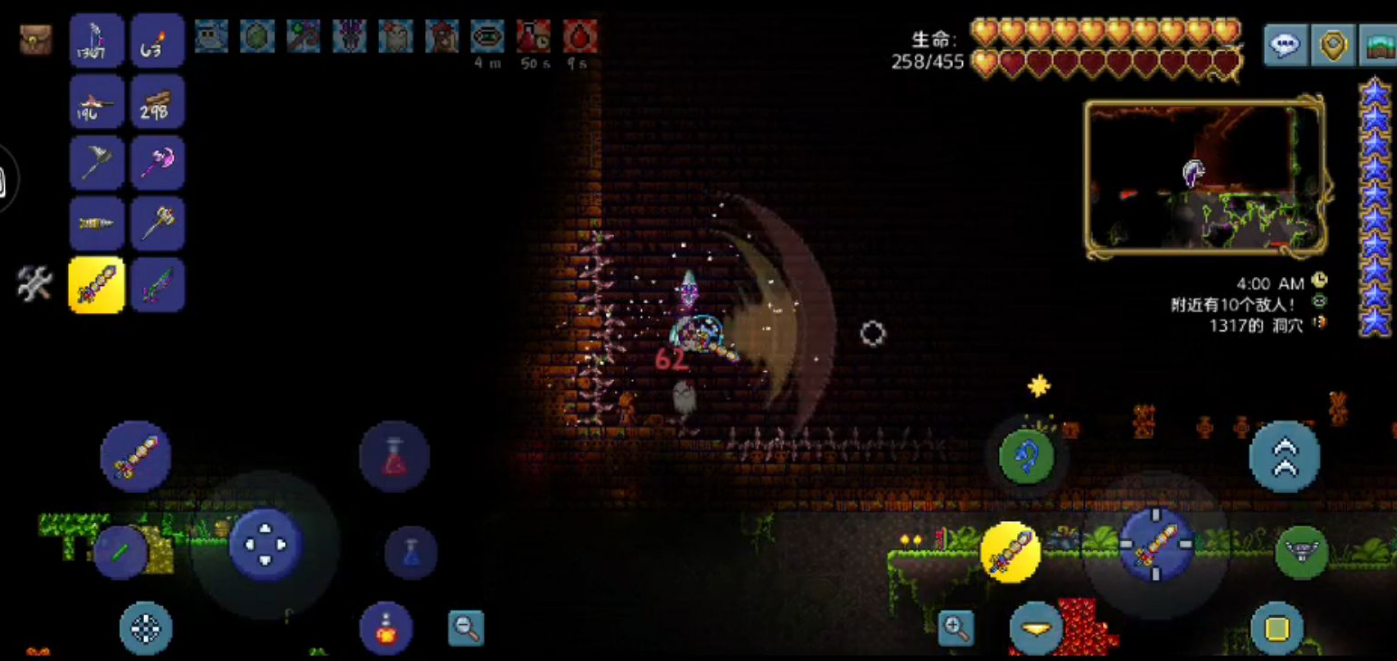Toggle the smart cursor crosshair button
This screenshot has height=661, width=1397.
pos(146,628)
